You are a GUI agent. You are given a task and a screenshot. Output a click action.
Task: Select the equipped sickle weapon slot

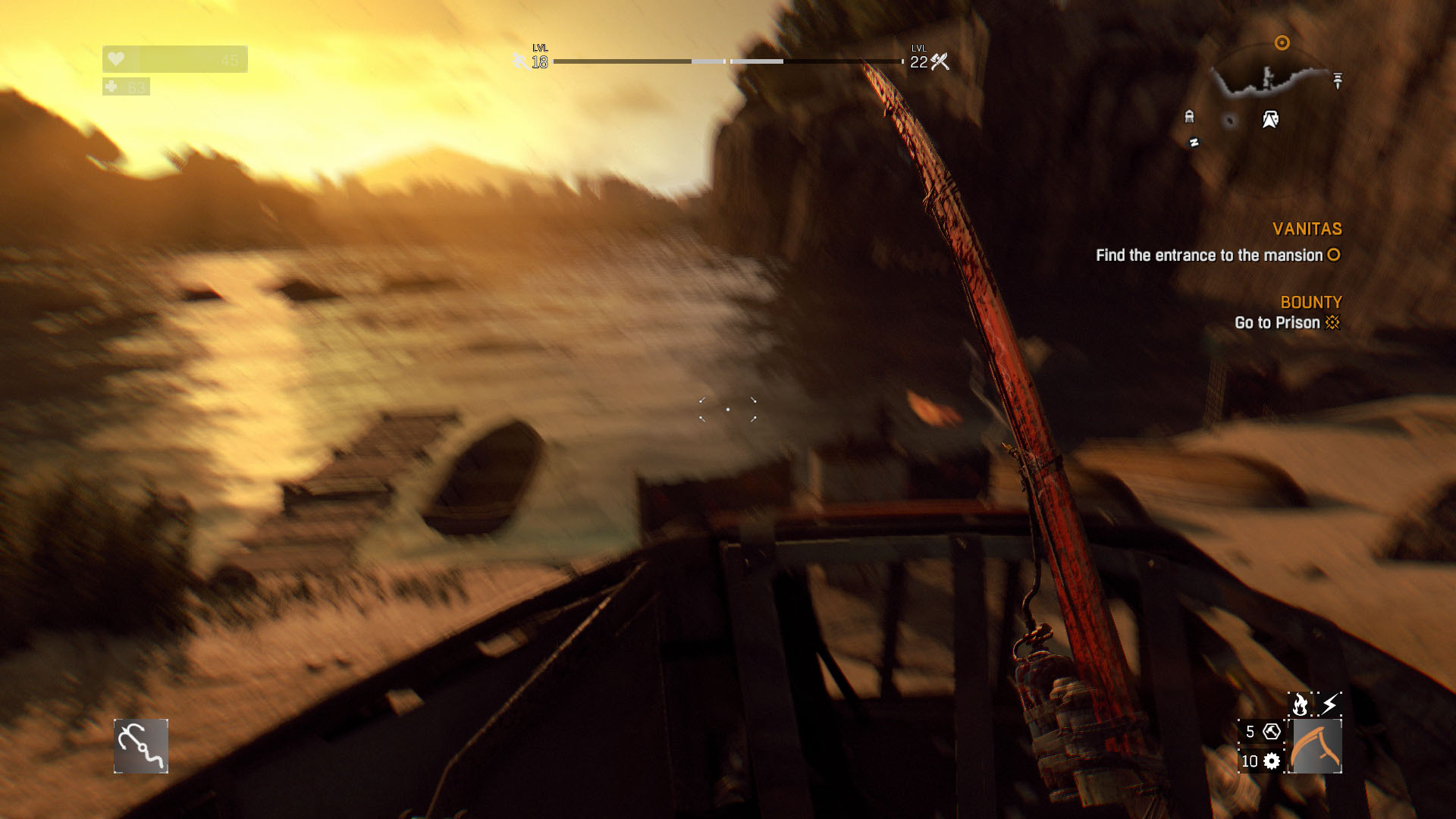1316,746
